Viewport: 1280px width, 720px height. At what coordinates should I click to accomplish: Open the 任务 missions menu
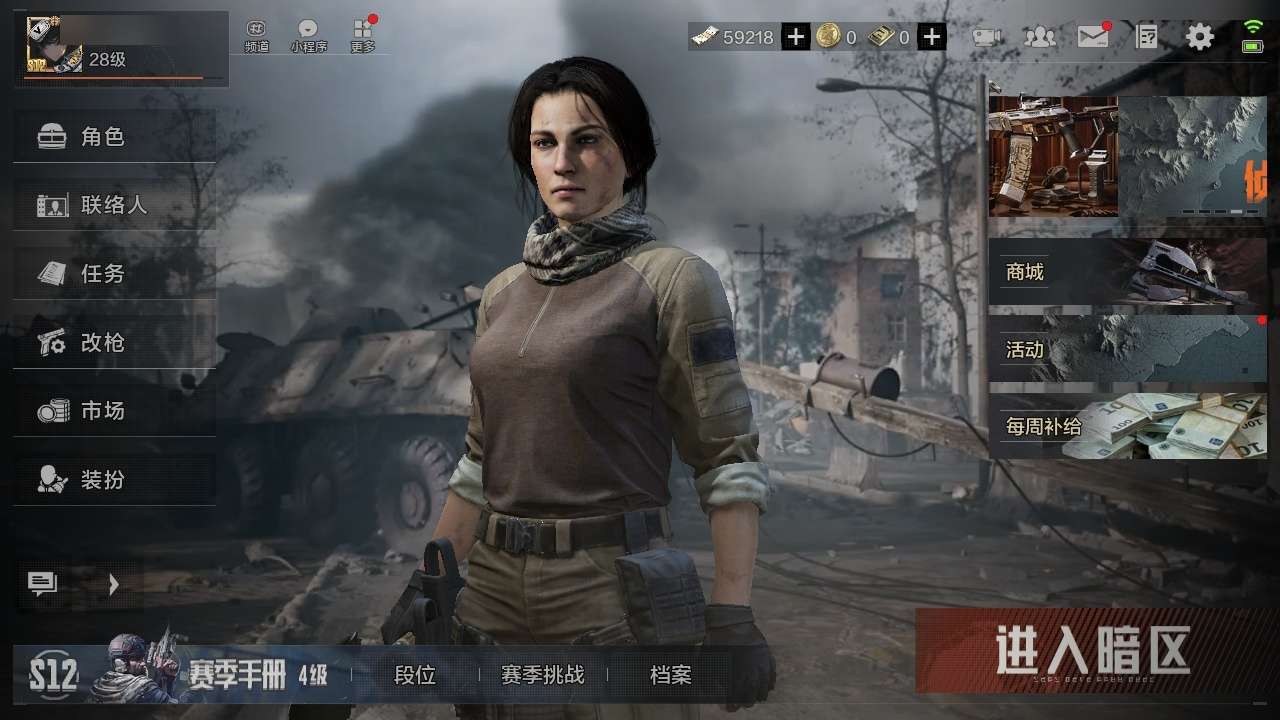(x=114, y=273)
